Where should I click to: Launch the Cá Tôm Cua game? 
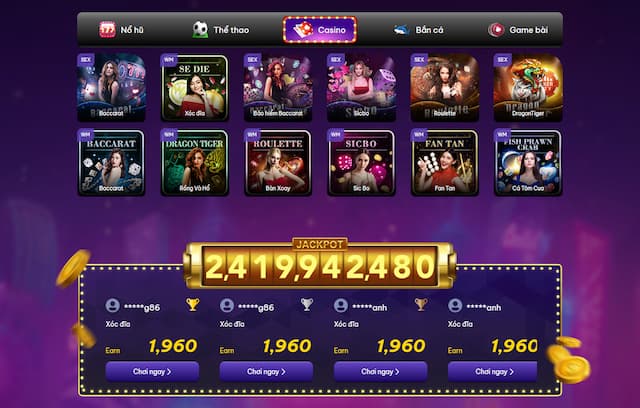click(527, 162)
